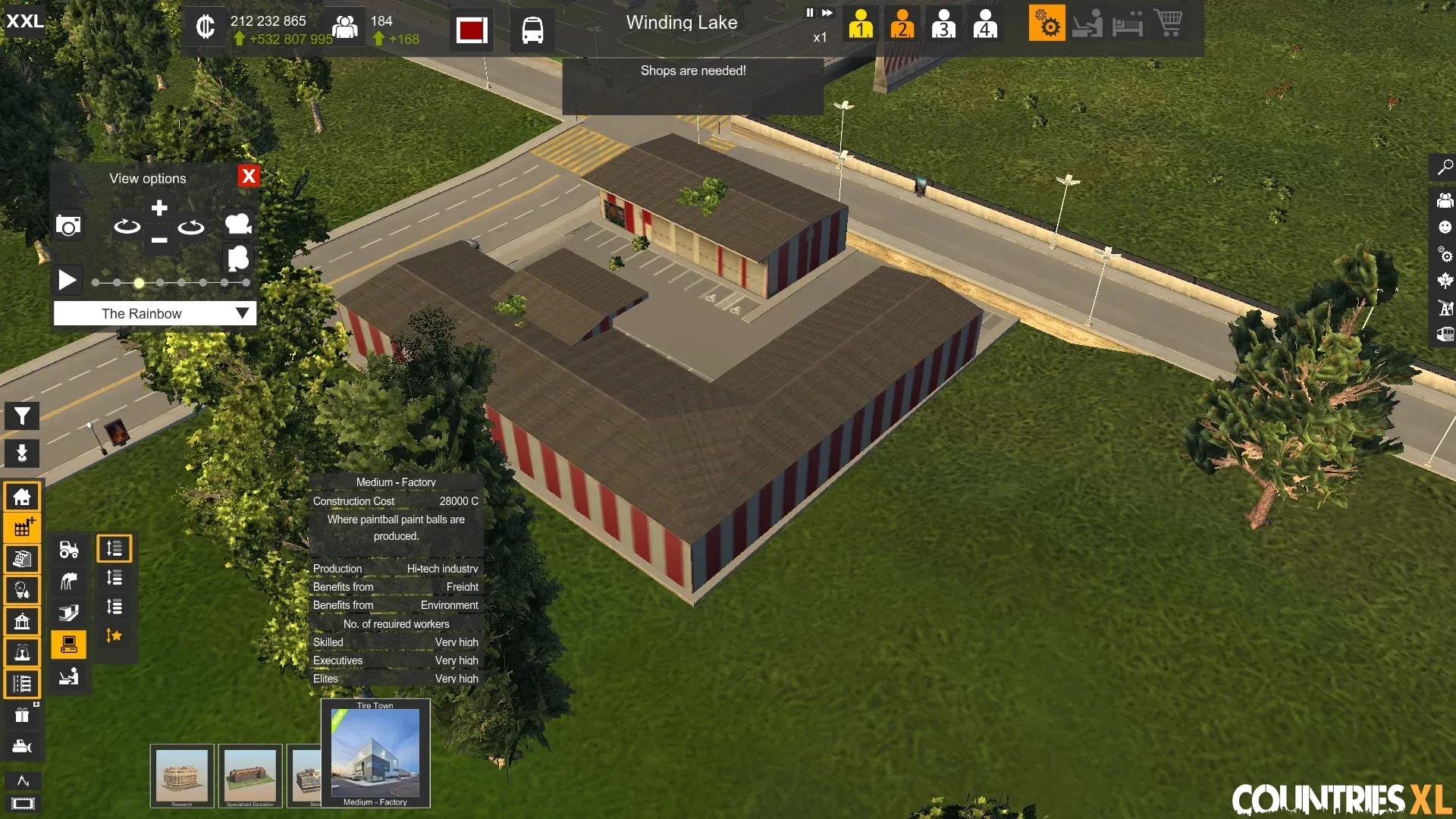Zoom in with the plus button
Viewport: 1456px width, 819px height.
pyautogui.click(x=159, y=208)
